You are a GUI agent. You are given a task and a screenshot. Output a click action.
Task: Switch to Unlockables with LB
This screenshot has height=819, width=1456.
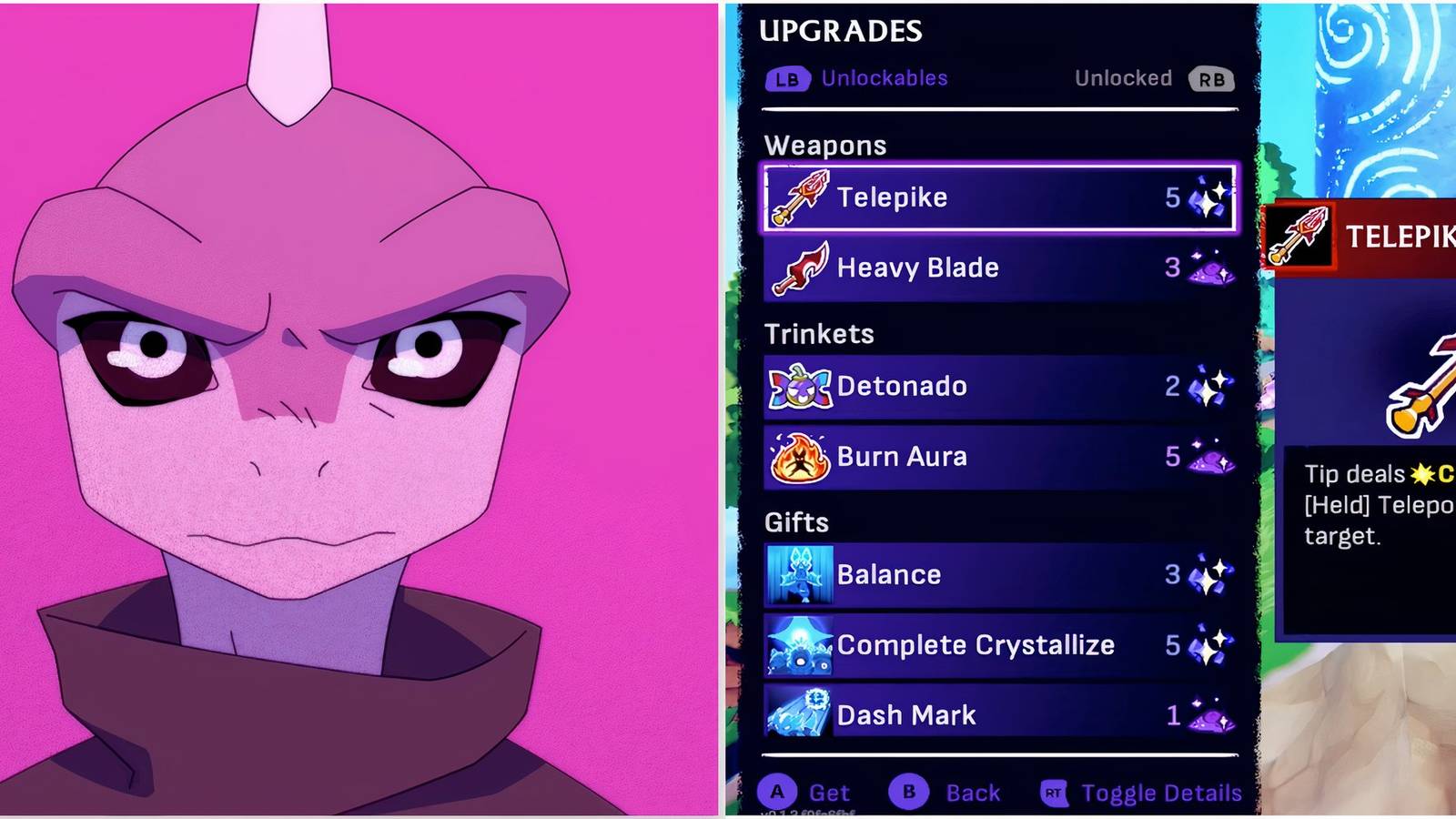click(x=789, y=79)
